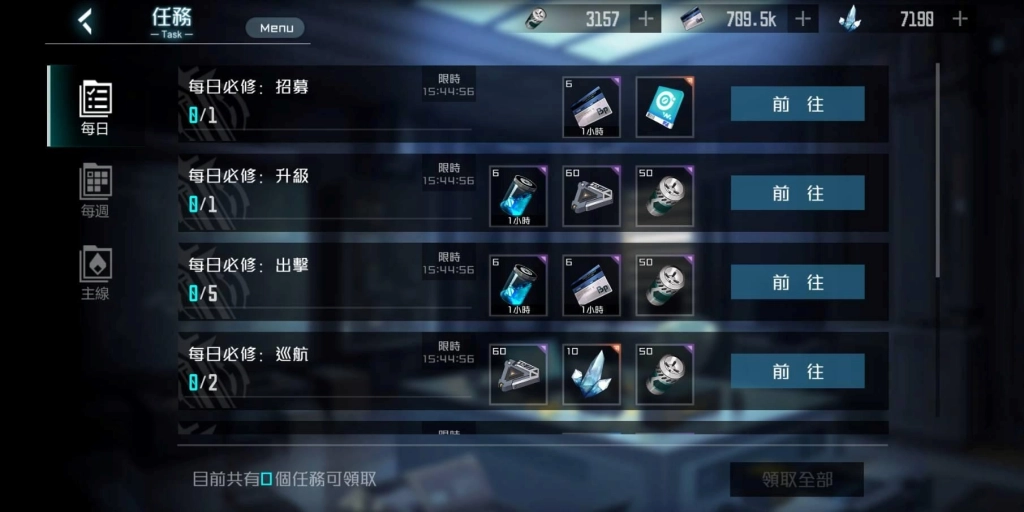Switch to the 主線 main story tab

tap(96, 273)
